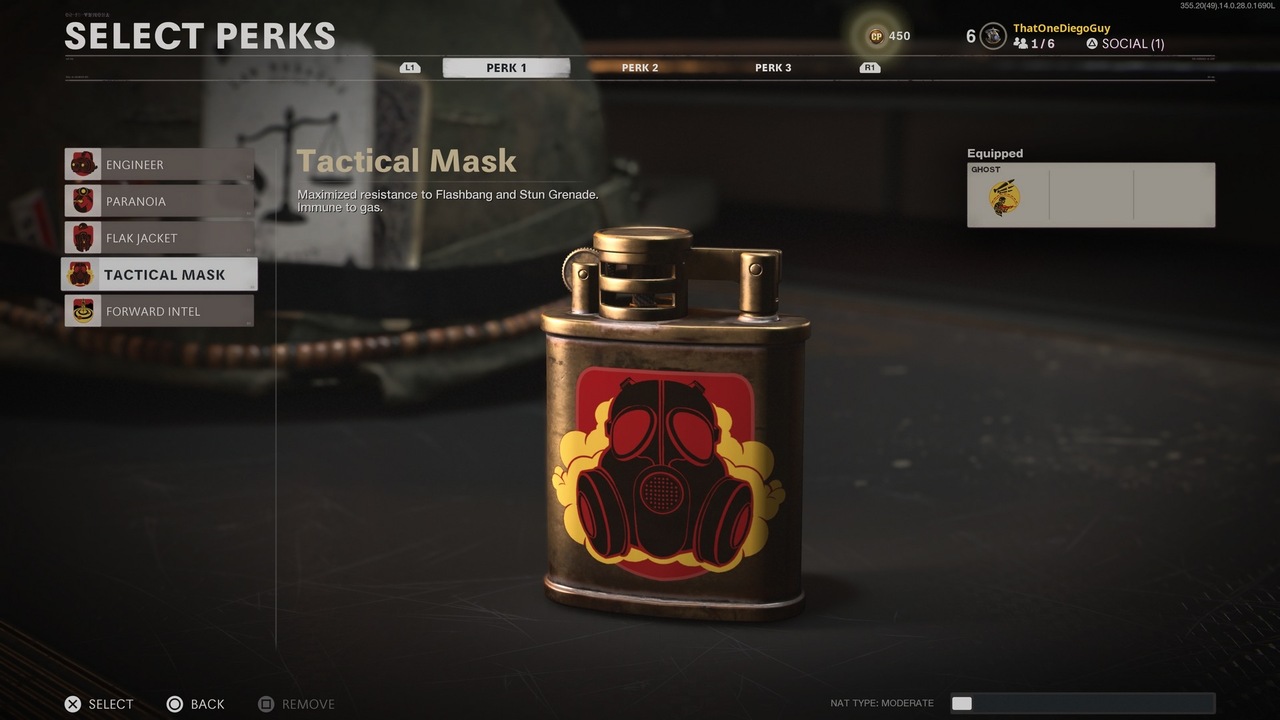Click the L1 bumper prompt icon

tap(409, 67)
